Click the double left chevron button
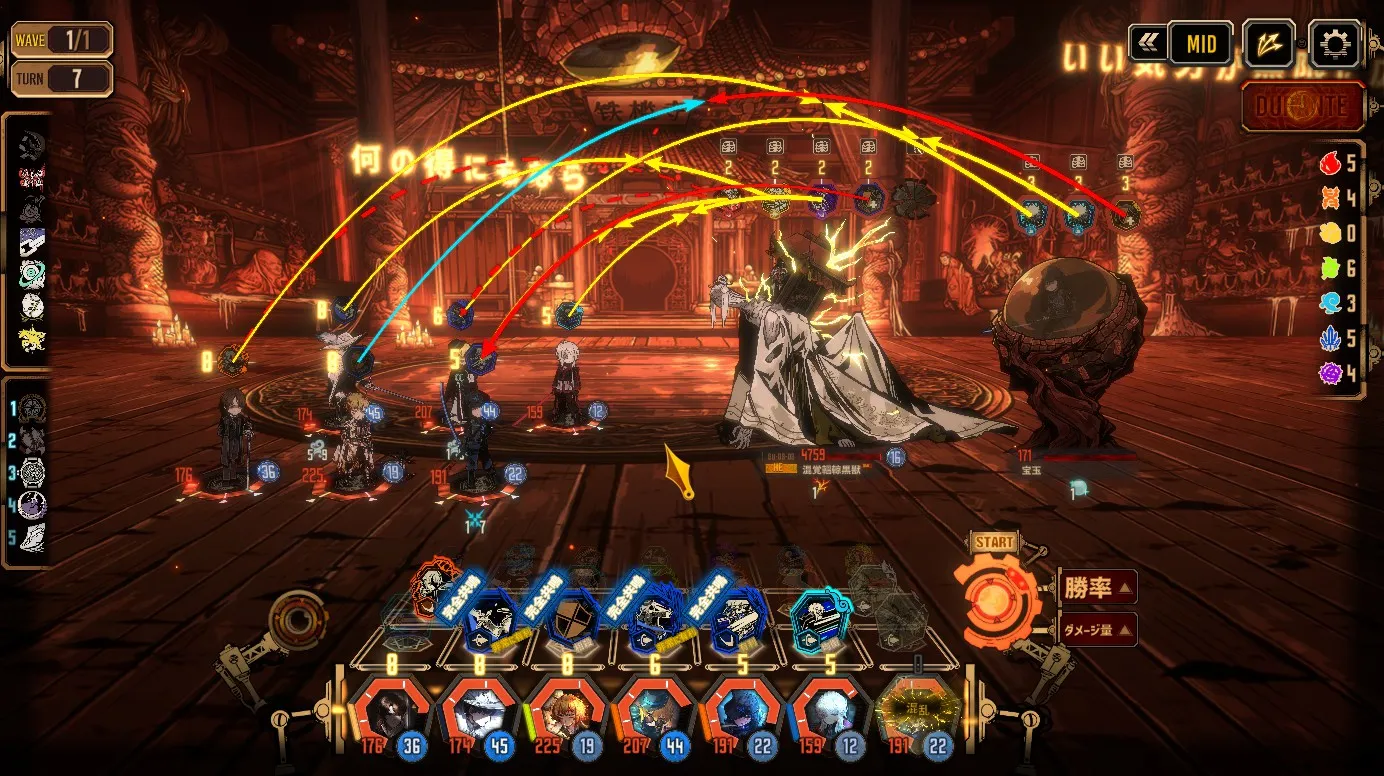Screen dimensions: 1384x776 pos(1147,44)
